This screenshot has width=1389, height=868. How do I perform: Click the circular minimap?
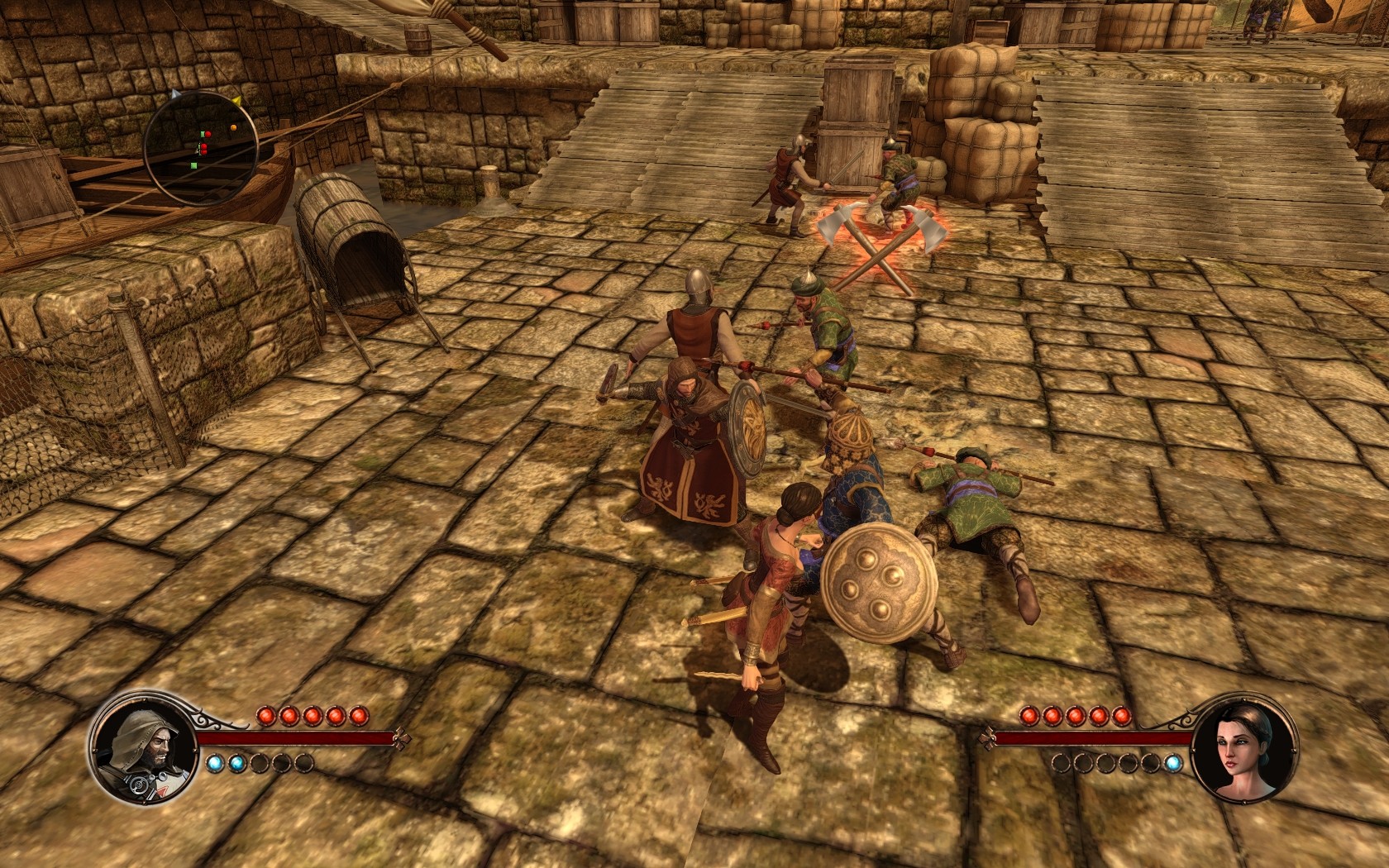coord(201,149)
